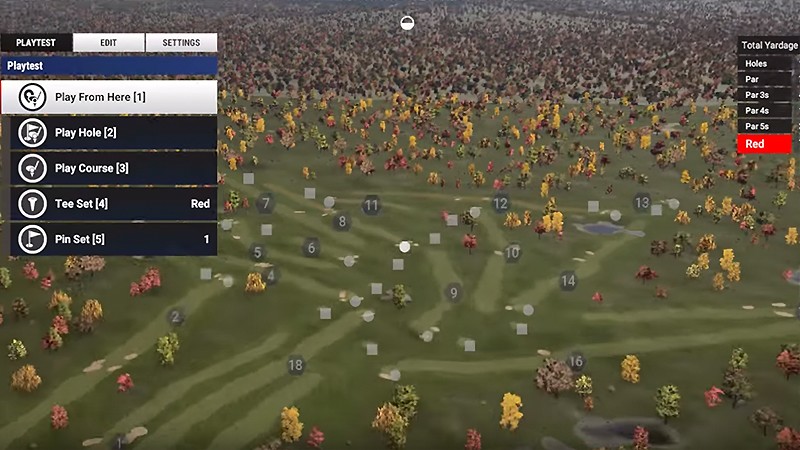Pick the hole 14 marker
This screenshot has height=450, width=800.
pos(568,281)
